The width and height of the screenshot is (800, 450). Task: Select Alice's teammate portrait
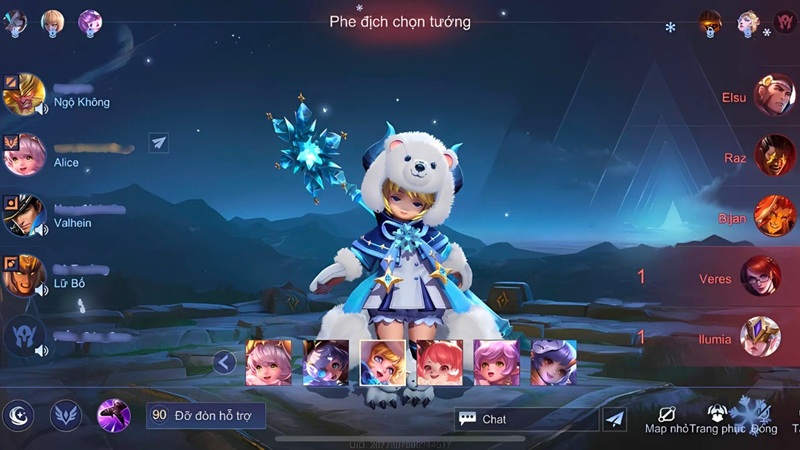(24, 155)
